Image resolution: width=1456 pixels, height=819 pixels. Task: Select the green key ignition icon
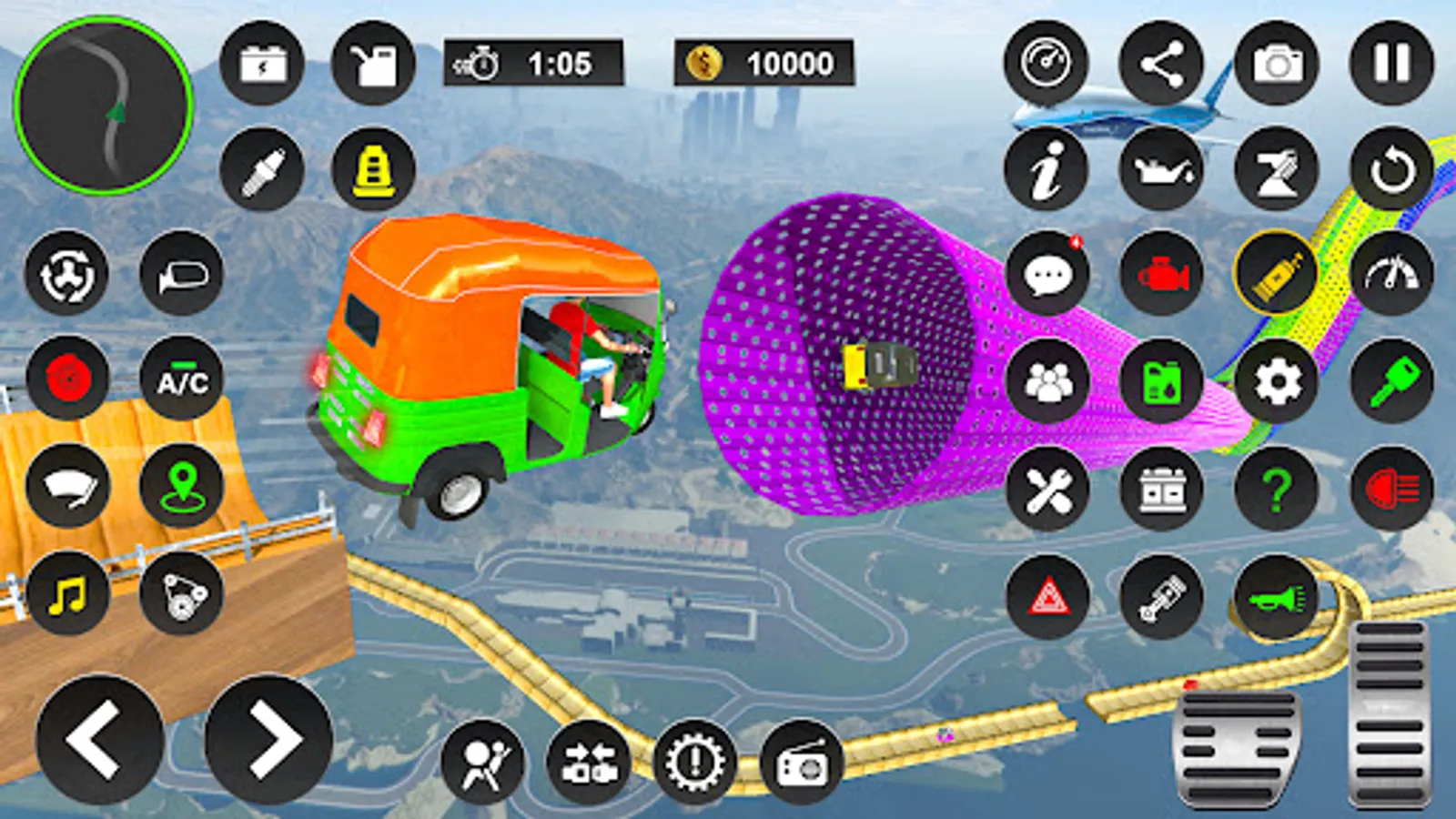coord(1391,381)
